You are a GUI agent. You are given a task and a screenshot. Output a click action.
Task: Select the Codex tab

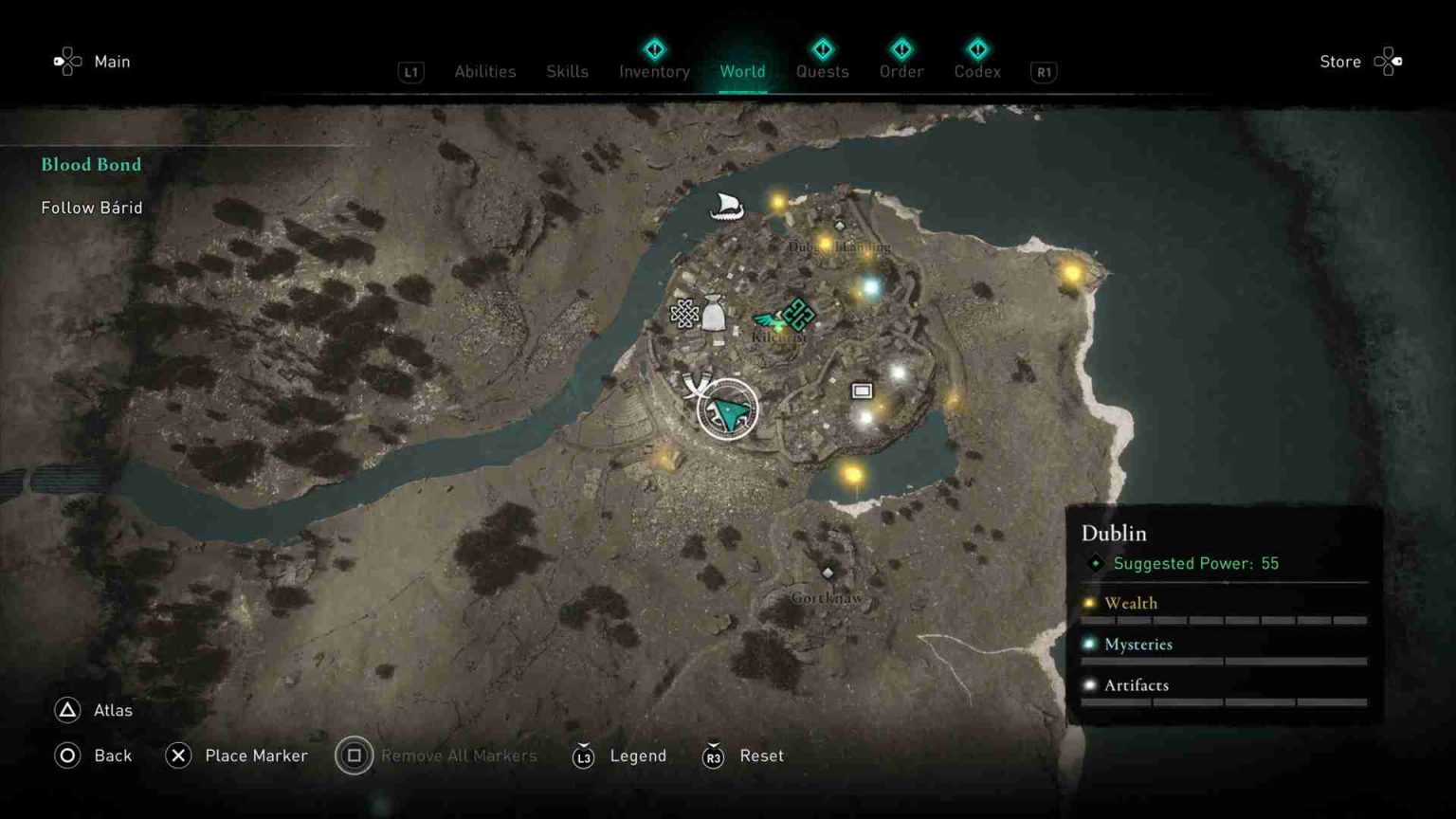tap(976, 71)
